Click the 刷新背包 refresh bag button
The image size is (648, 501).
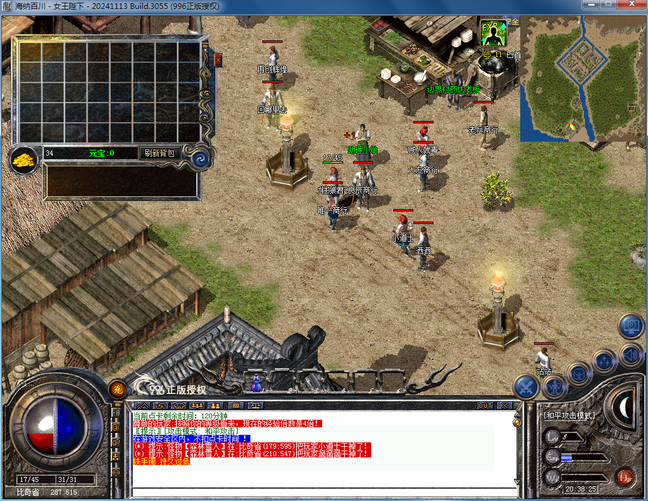click(159, 153)
